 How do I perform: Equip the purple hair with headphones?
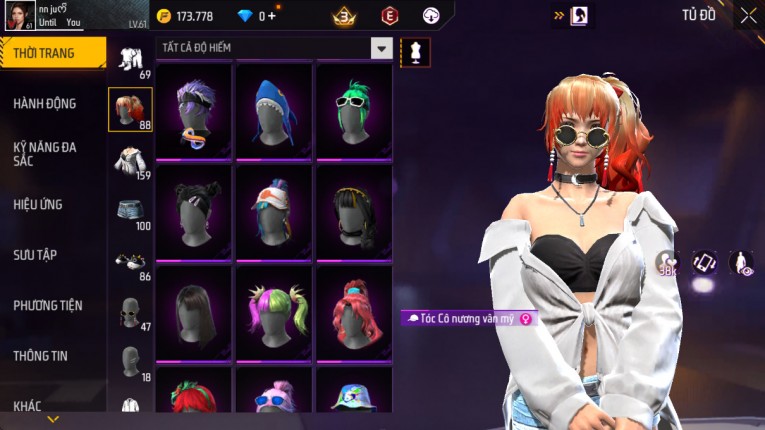pos(193,108)
